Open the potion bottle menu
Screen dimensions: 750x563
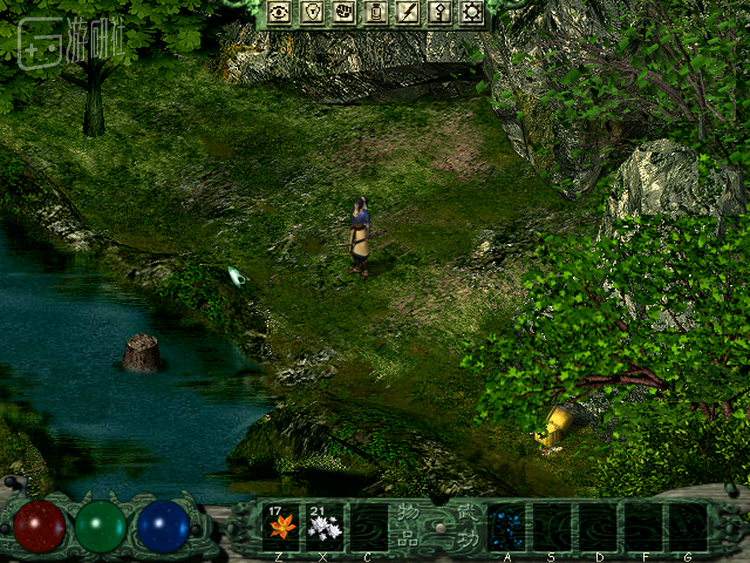click(375, 12)
